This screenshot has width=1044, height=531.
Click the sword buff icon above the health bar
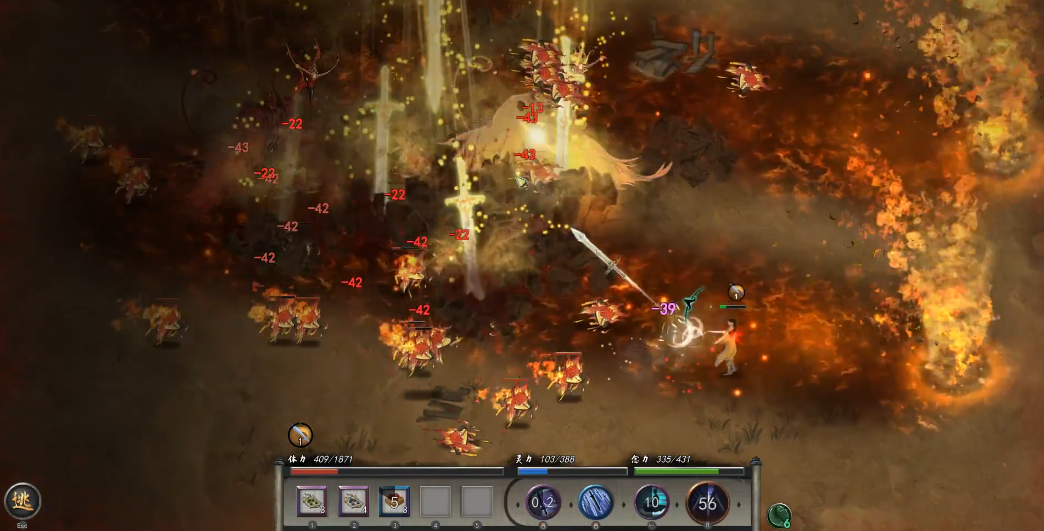(x=300, y=435)
